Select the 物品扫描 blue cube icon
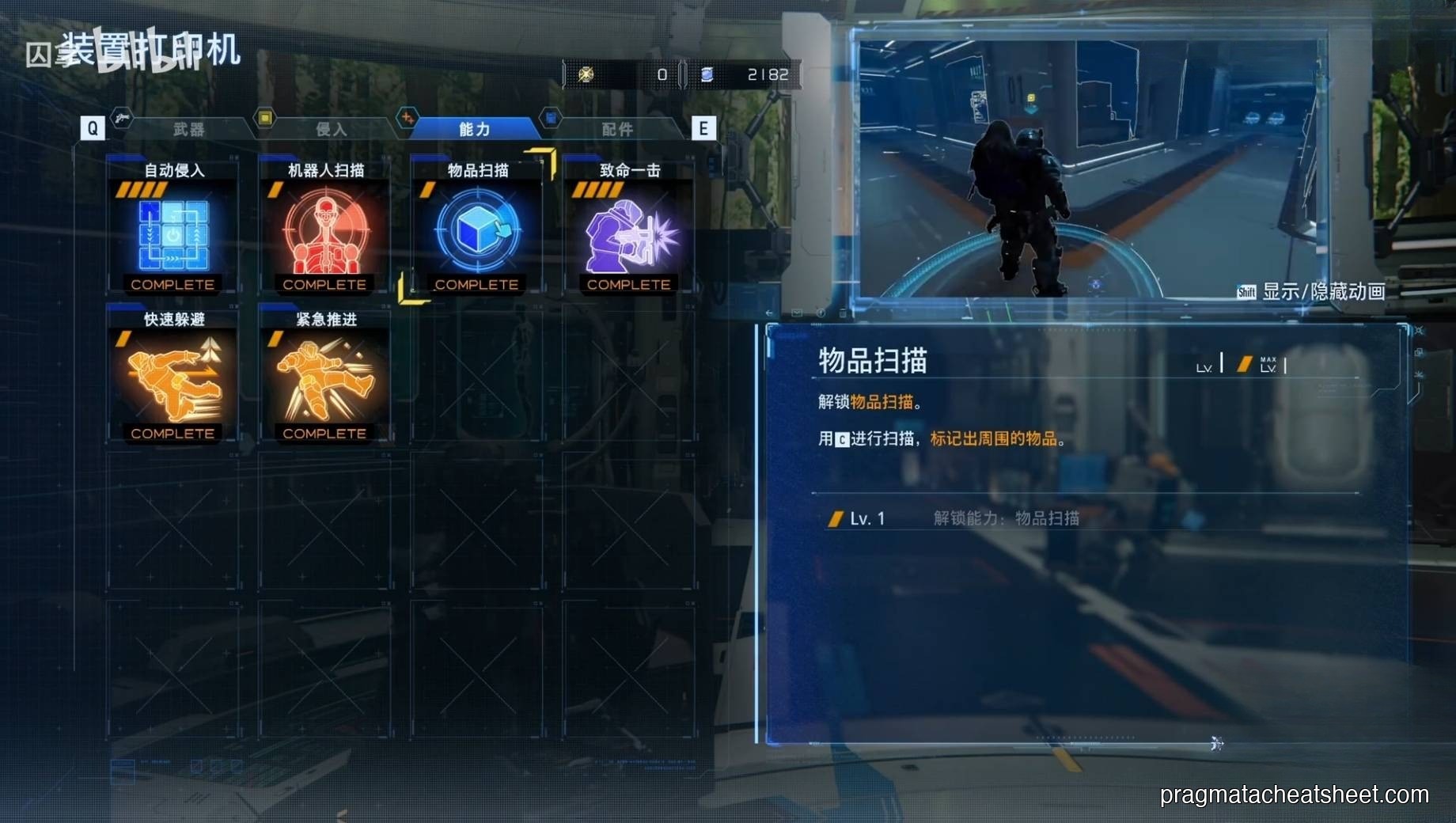The image size is (1456, 823). (x=476, y=229)
